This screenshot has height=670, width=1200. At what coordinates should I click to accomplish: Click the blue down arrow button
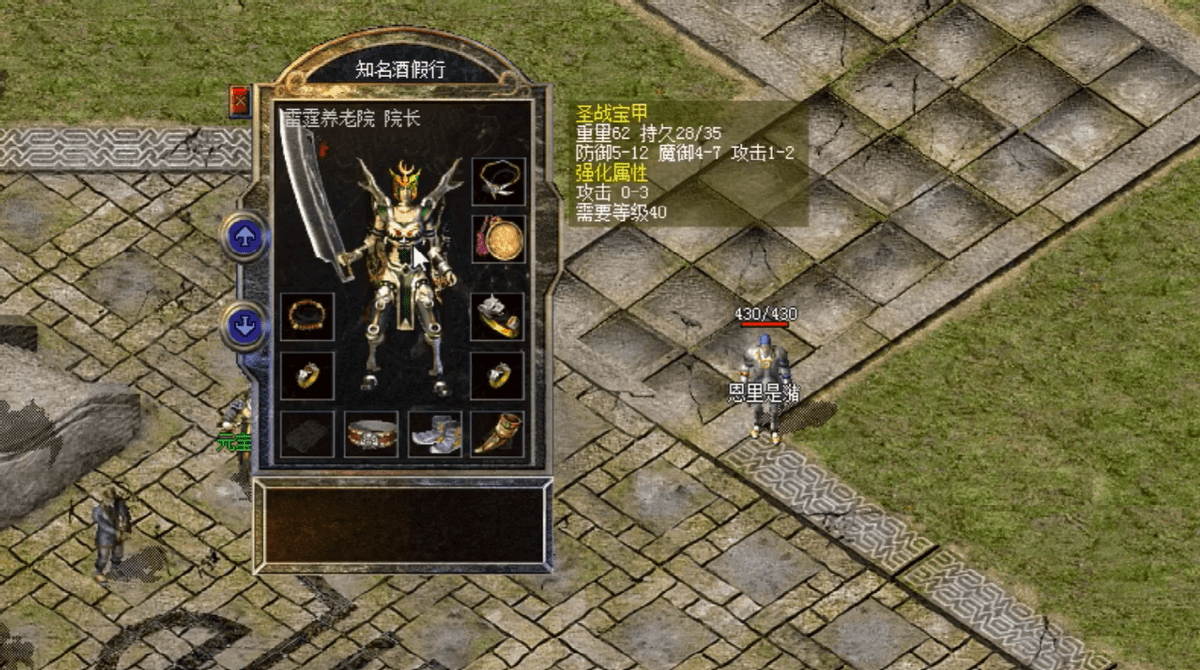[x=244, y=325]
